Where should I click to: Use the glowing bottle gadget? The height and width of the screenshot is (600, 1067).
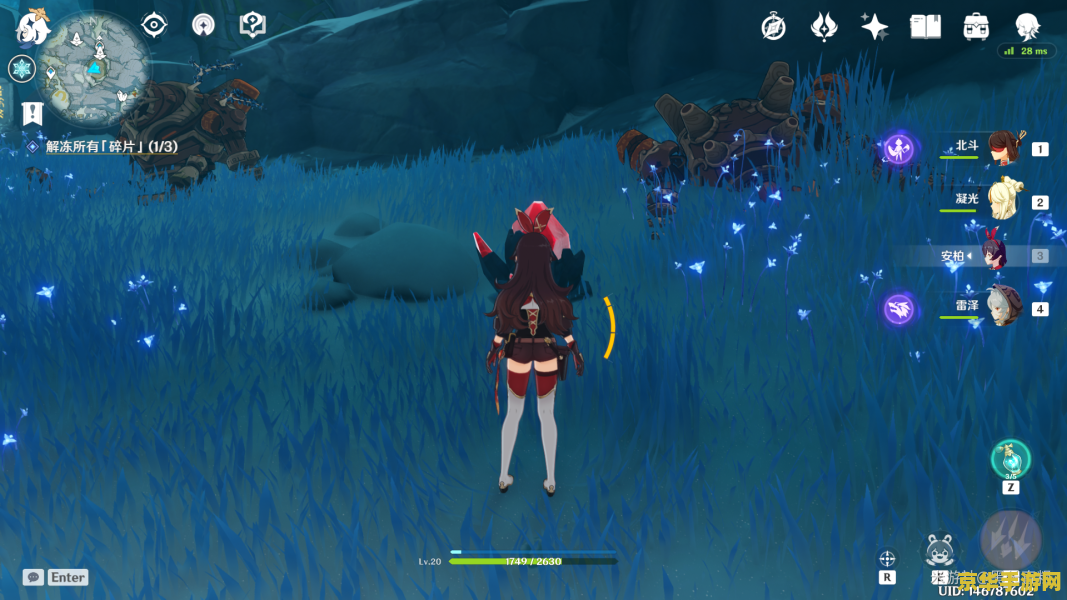pos(1010,460)
